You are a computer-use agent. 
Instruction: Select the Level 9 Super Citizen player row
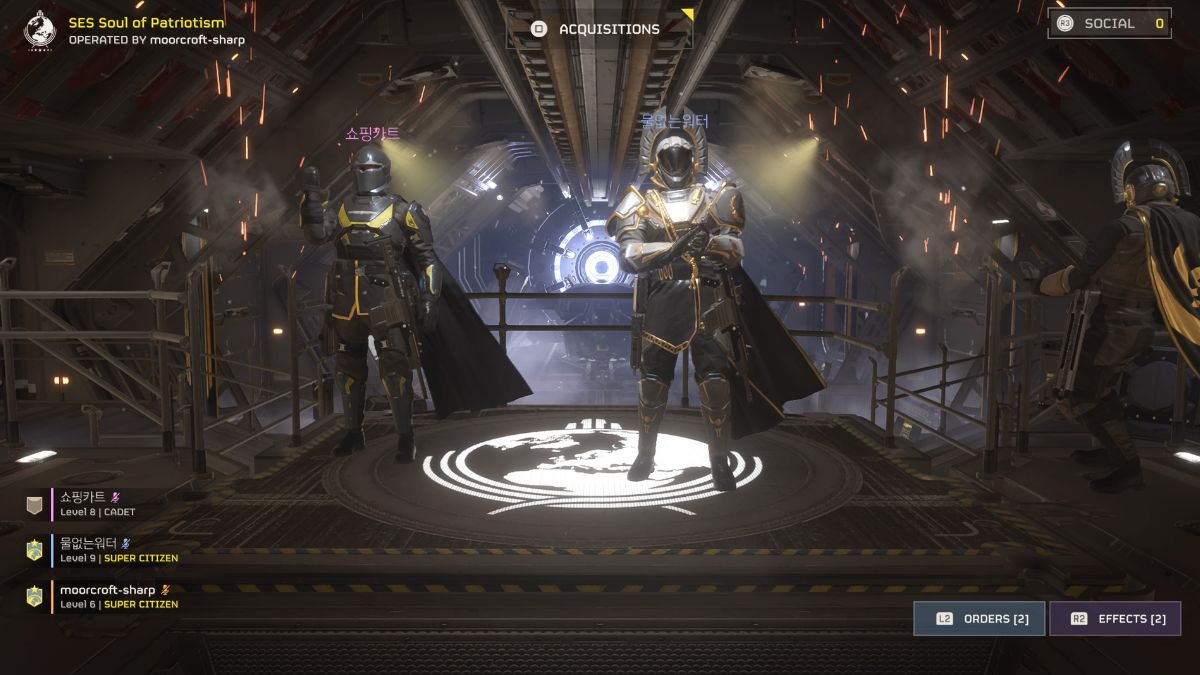click(104, 550)
